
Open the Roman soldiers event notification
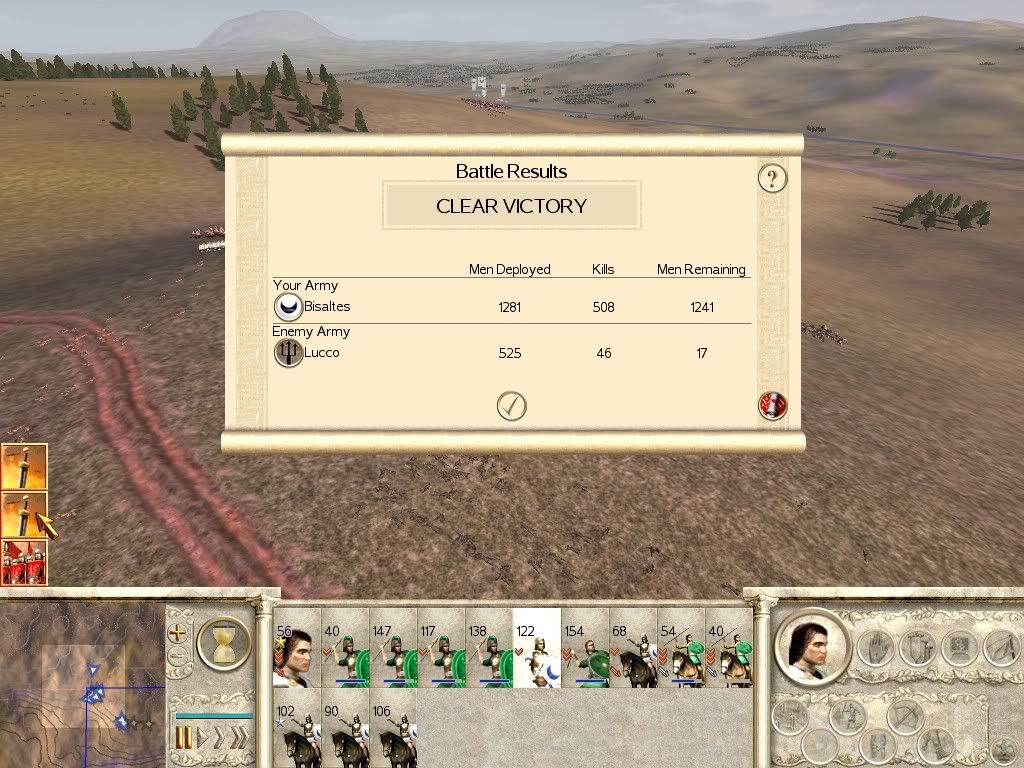23,563
